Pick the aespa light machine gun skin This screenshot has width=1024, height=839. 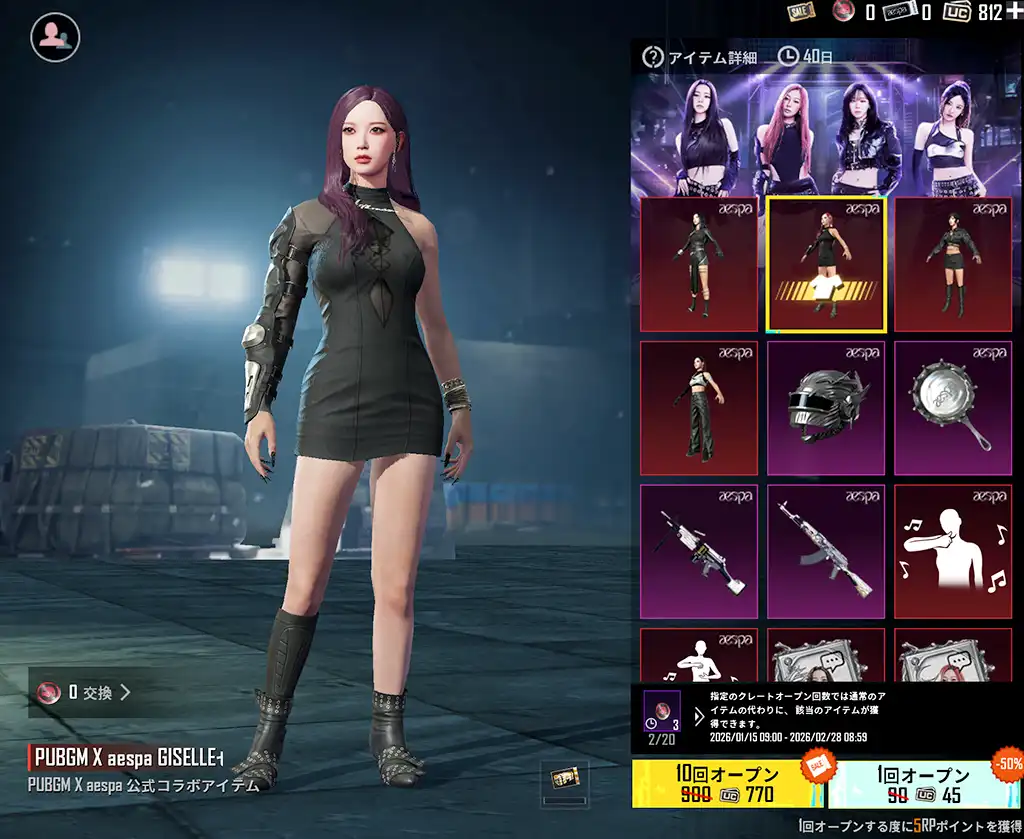coord(698,552)
